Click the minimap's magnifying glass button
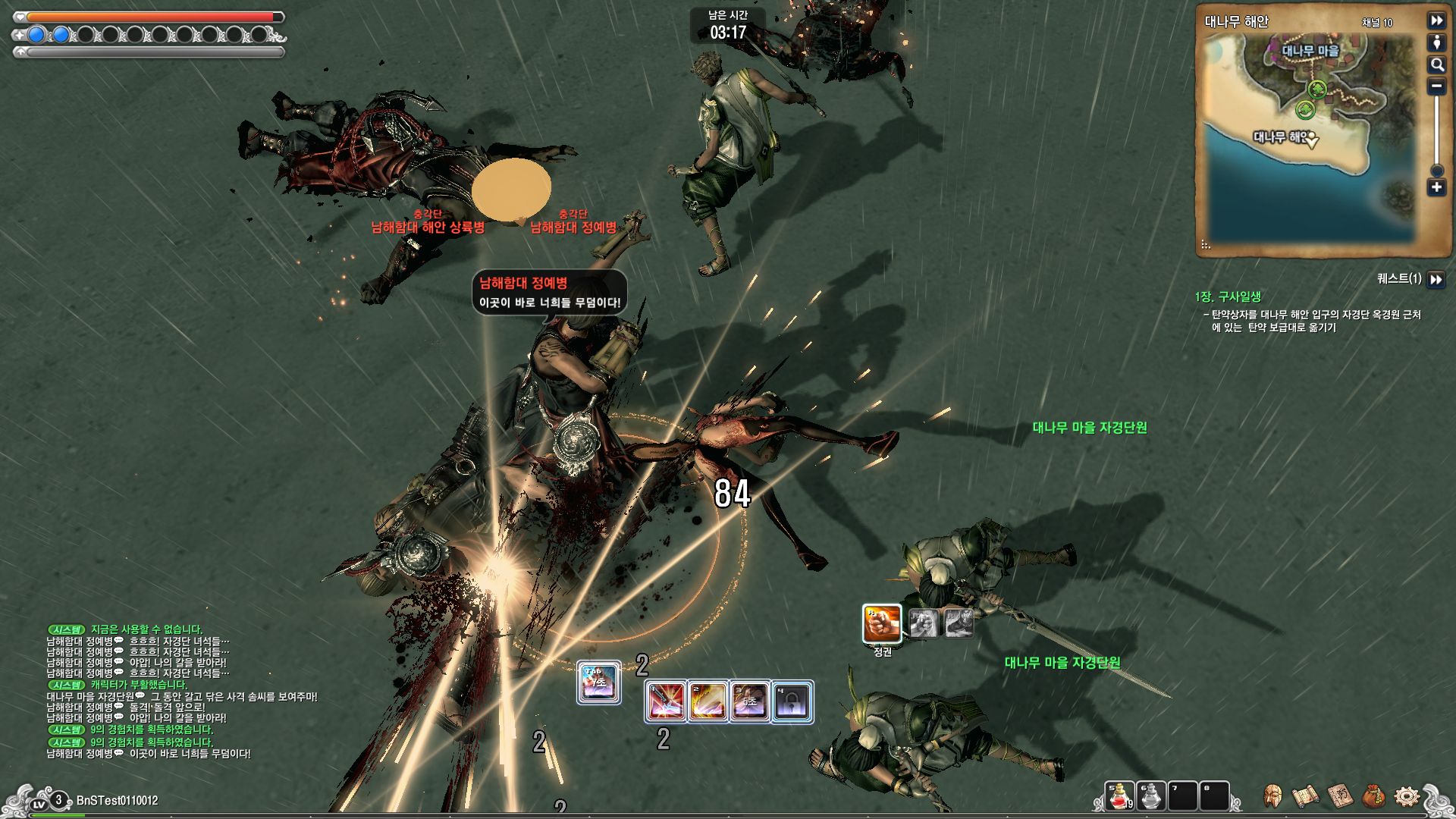Image resolution: width=1456 pixels, height=819 pixels. coord(1436,64)
